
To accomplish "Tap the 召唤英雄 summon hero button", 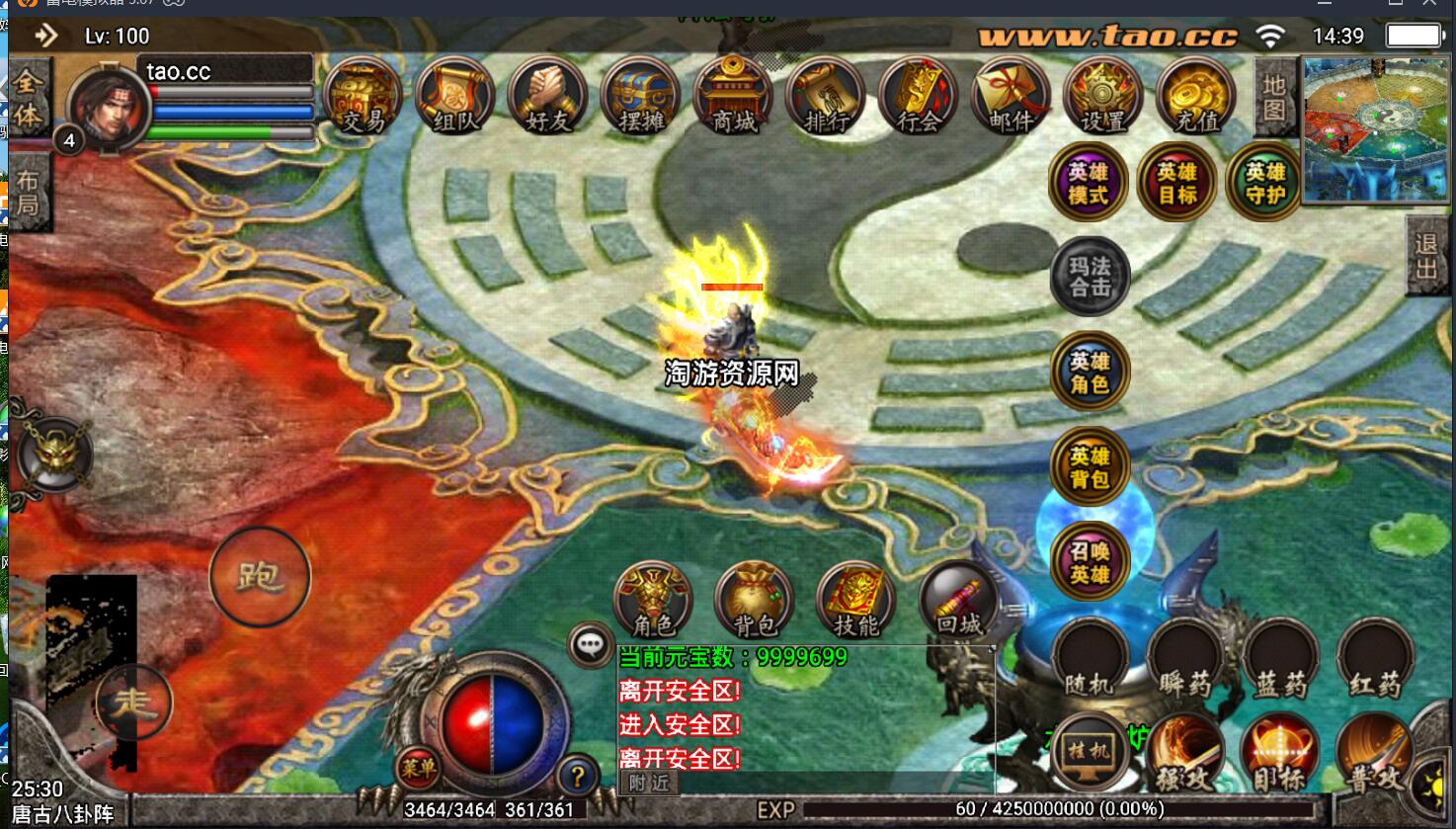I will coord(1091,562).
